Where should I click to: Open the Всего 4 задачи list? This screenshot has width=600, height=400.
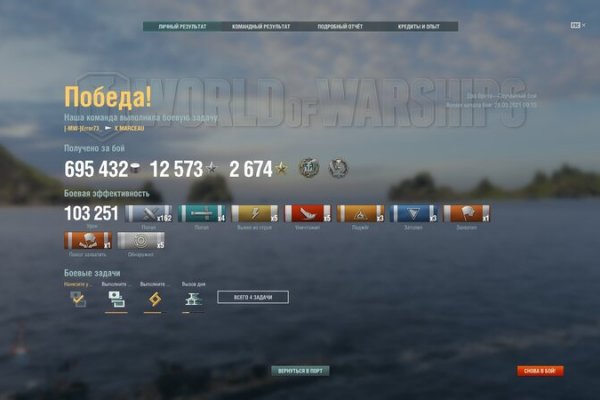252,297
